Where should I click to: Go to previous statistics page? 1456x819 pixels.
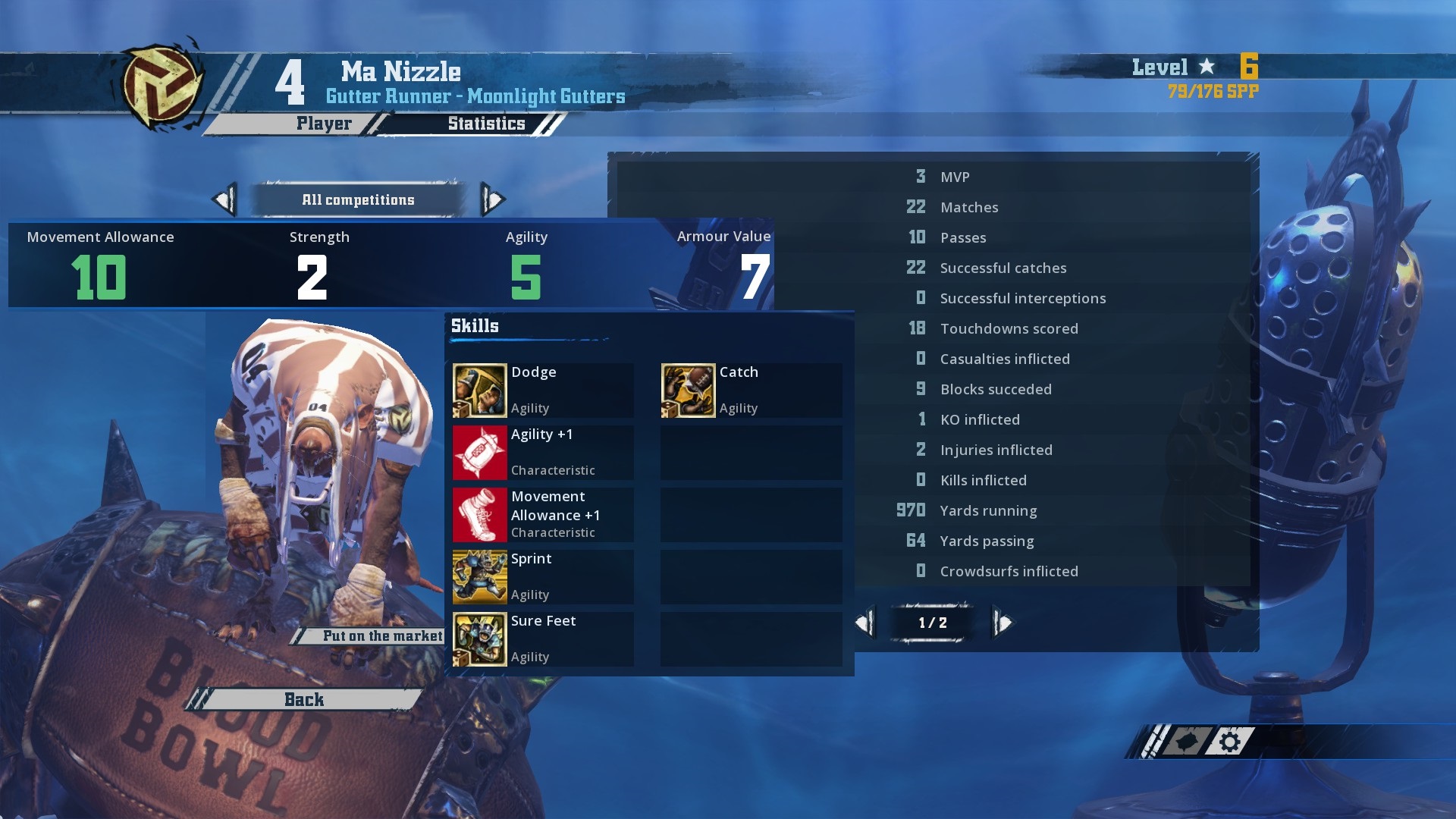(864, 623)
